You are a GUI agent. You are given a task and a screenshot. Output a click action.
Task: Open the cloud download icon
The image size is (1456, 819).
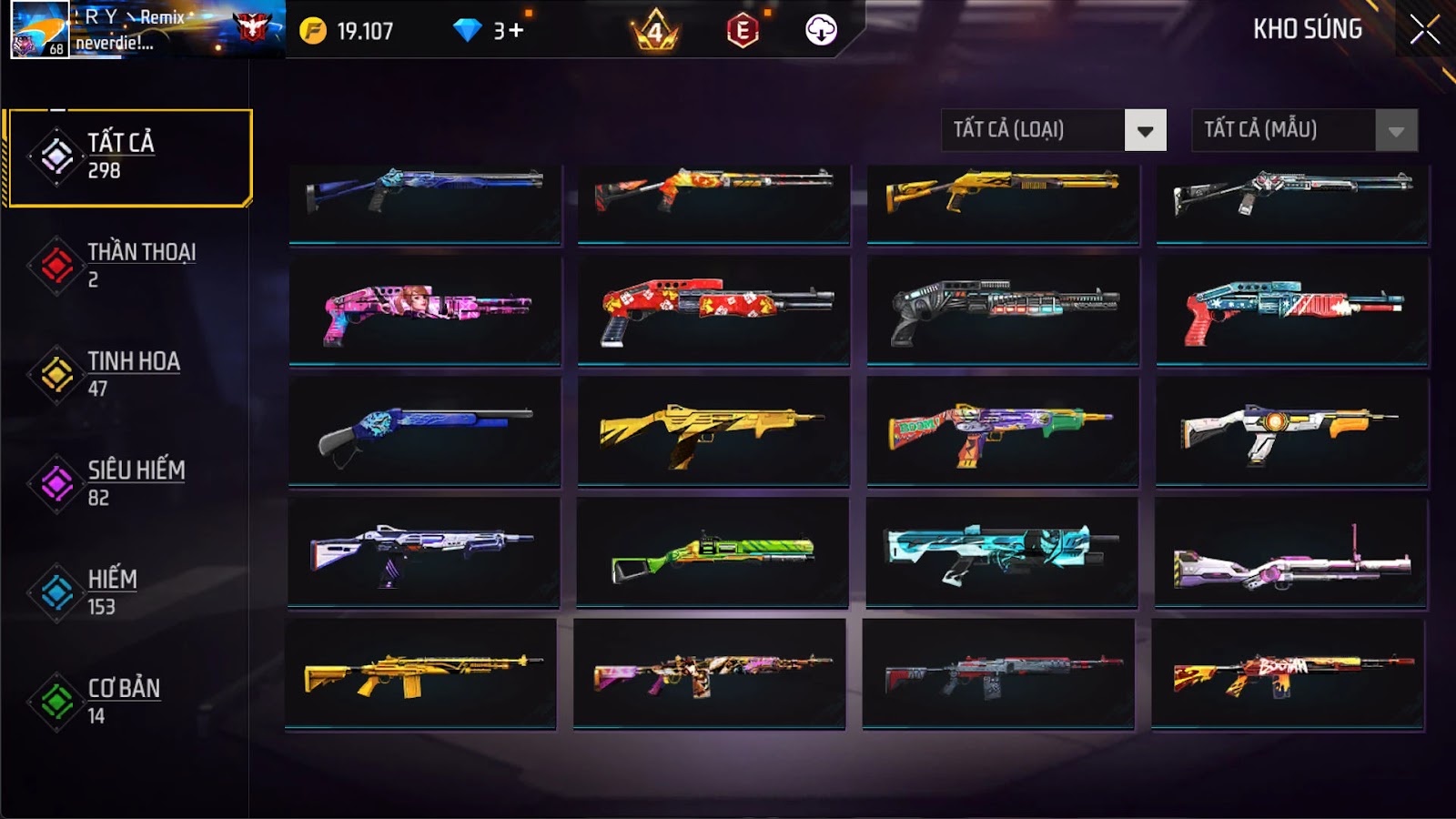[x=821, y=30]
